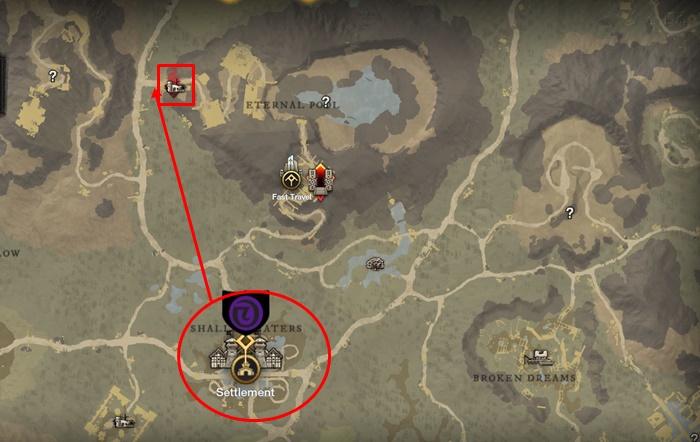Select the red fort tower marker
The width and height of the screenshot is (700, 442).
[322, 177]
